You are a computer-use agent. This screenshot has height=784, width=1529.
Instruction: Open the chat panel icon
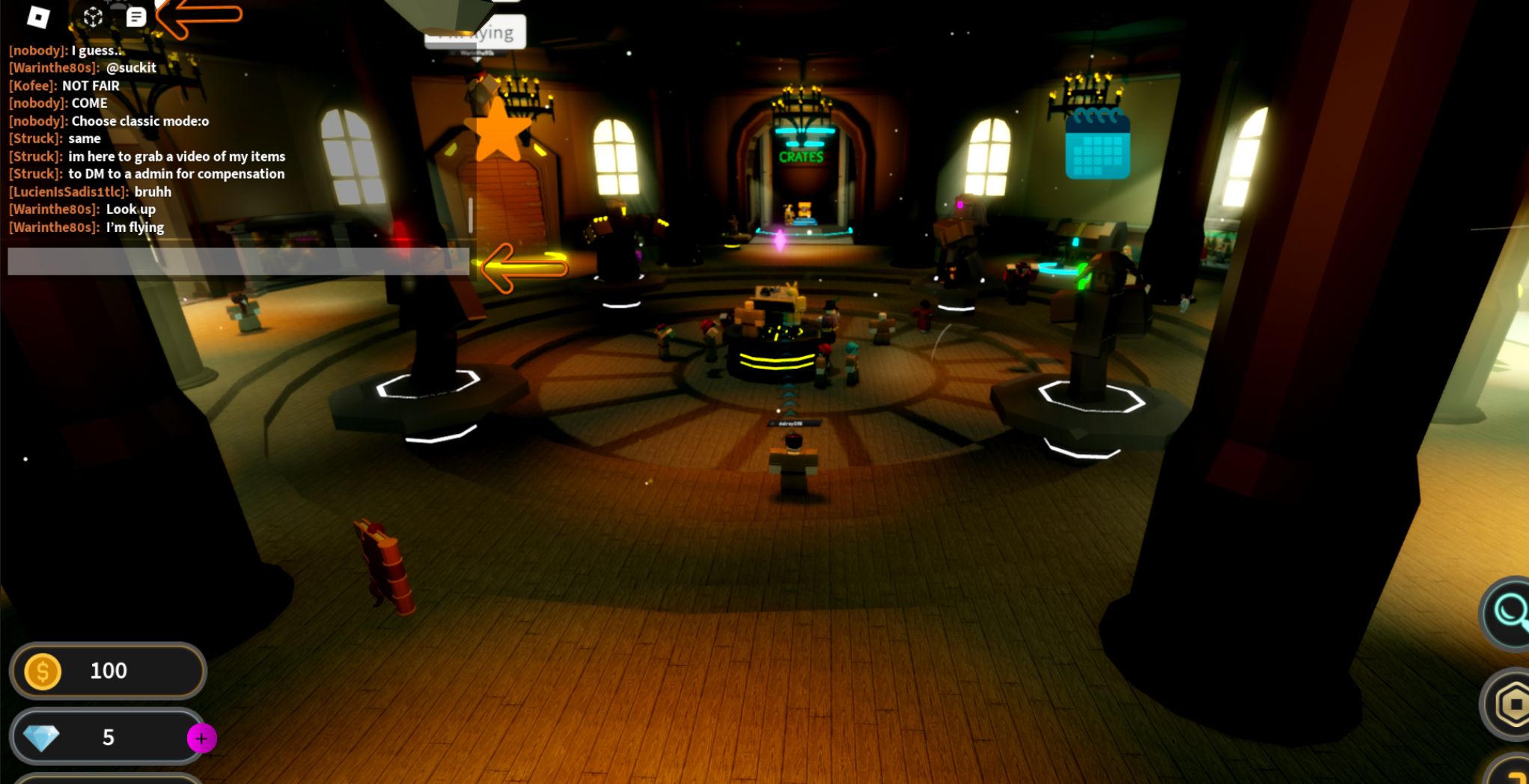[135, 16]
